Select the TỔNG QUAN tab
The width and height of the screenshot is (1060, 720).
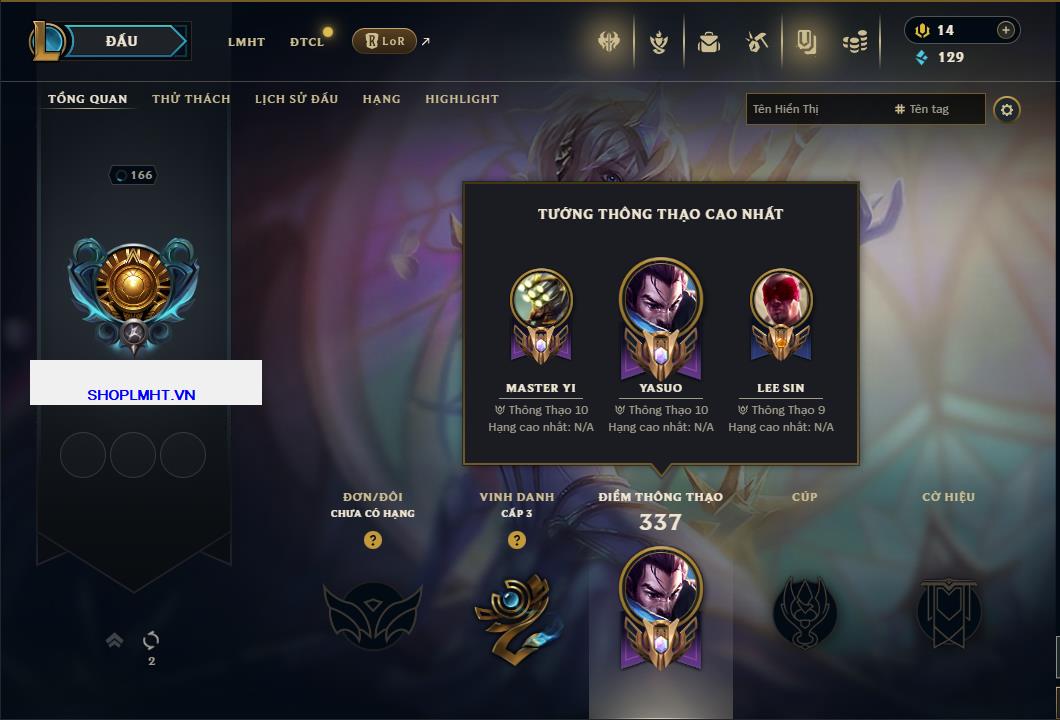click(88, 99)
